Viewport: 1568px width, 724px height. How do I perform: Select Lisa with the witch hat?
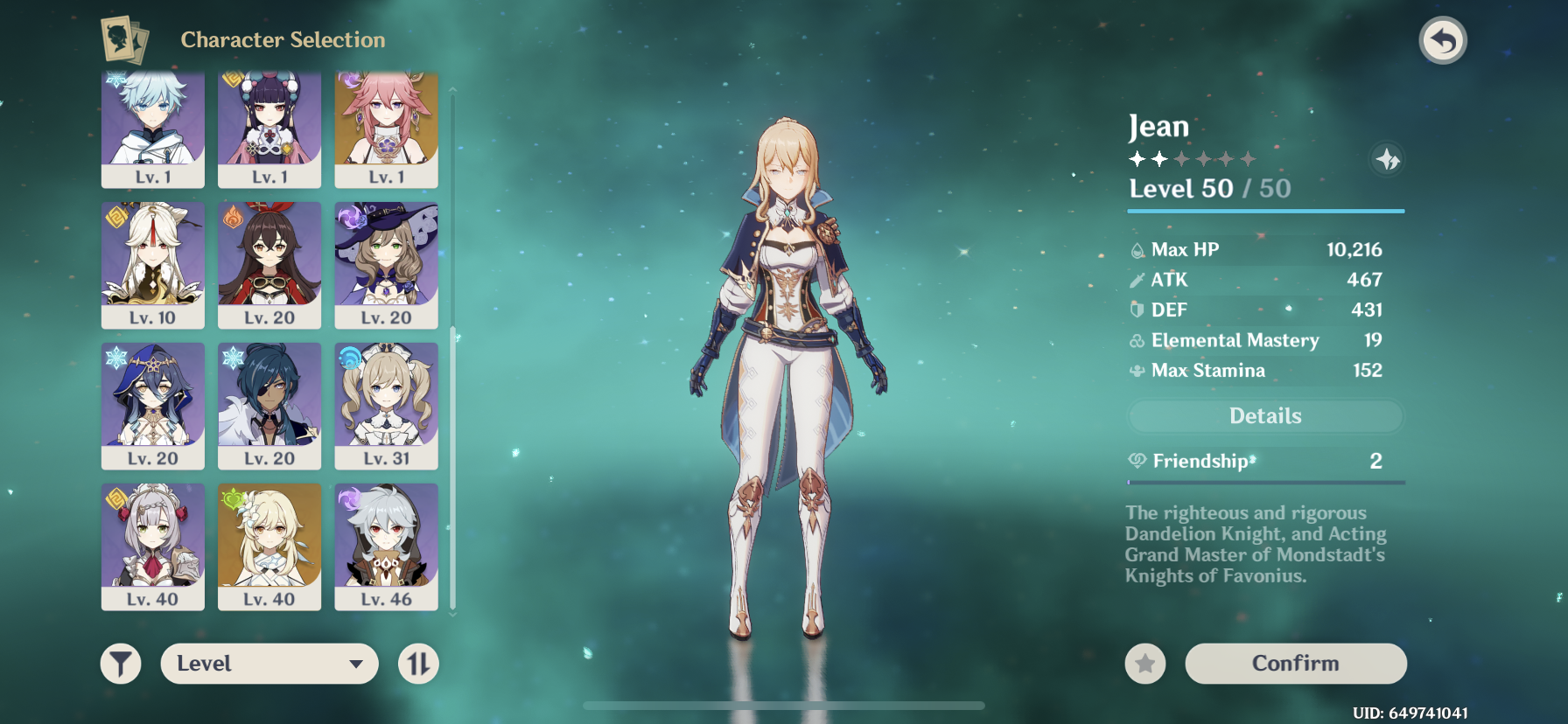coord(386,265)
